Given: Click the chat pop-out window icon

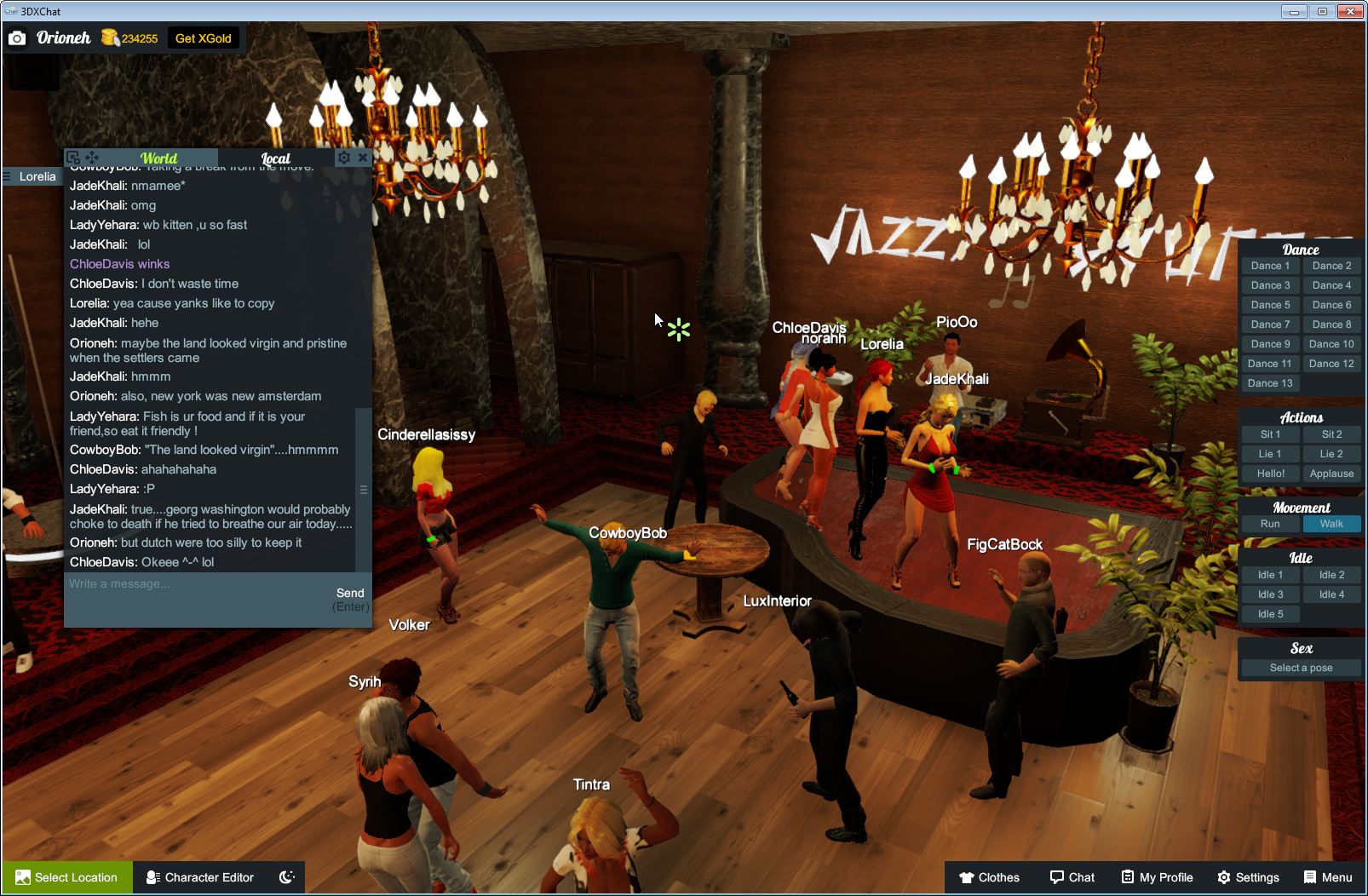Looking at the screenshot, I should [x=73, y=158].
